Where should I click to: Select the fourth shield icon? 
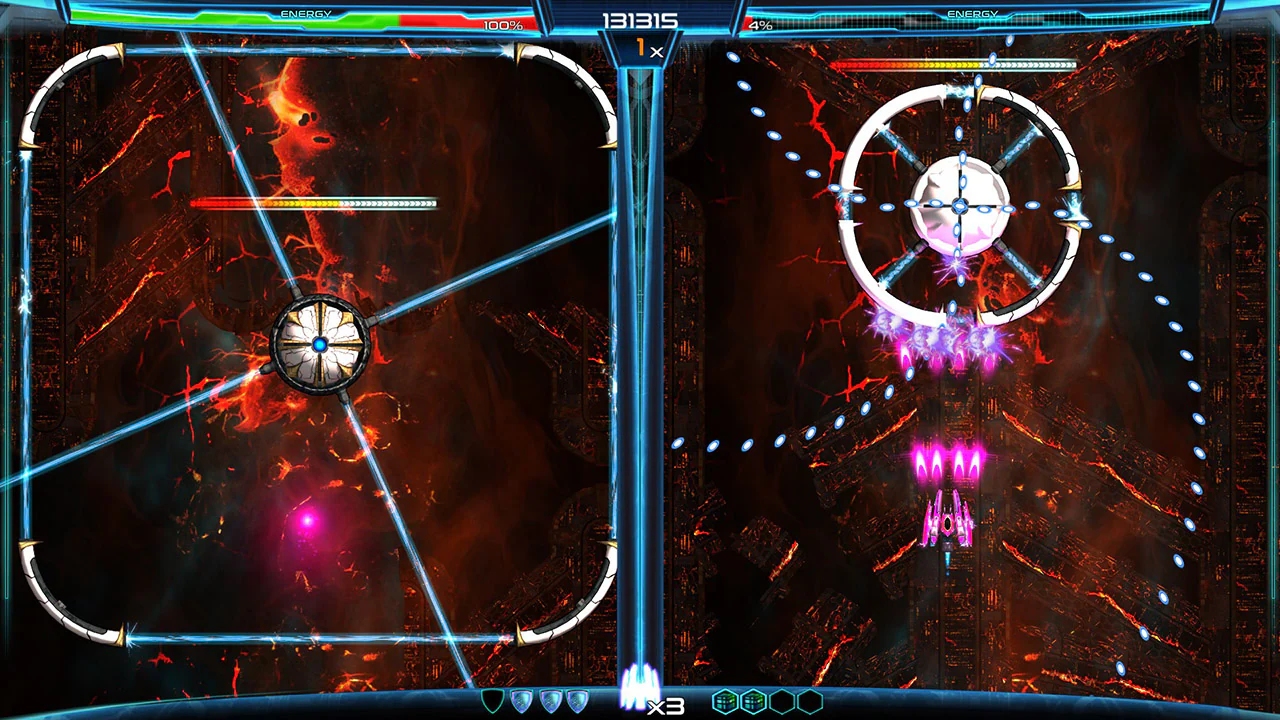pyautogui.click(x=577, y=700)
